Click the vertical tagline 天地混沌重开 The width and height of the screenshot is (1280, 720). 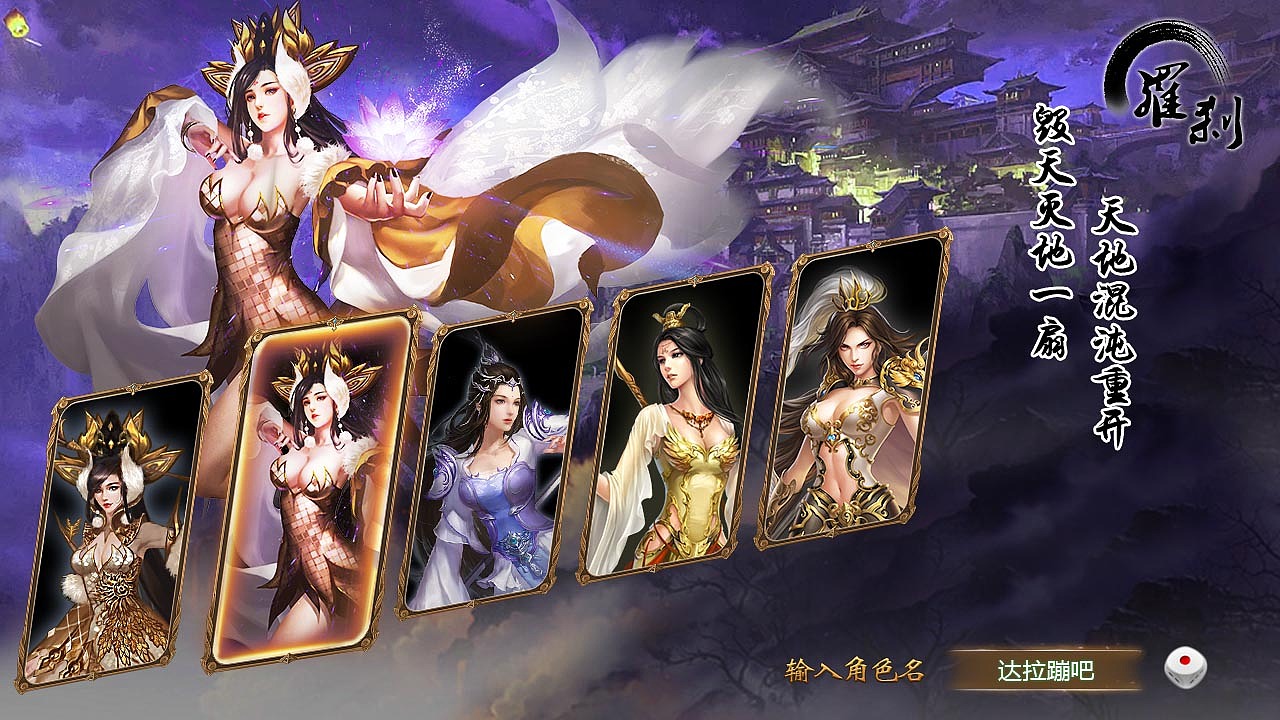click(1110, 320)
